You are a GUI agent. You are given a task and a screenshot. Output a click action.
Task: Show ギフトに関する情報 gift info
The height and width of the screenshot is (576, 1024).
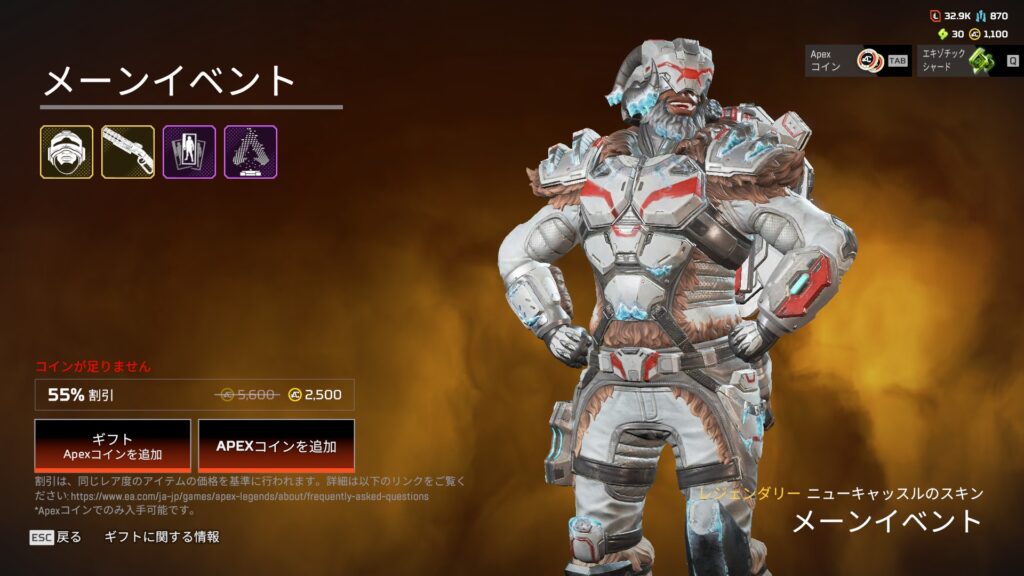161,537
